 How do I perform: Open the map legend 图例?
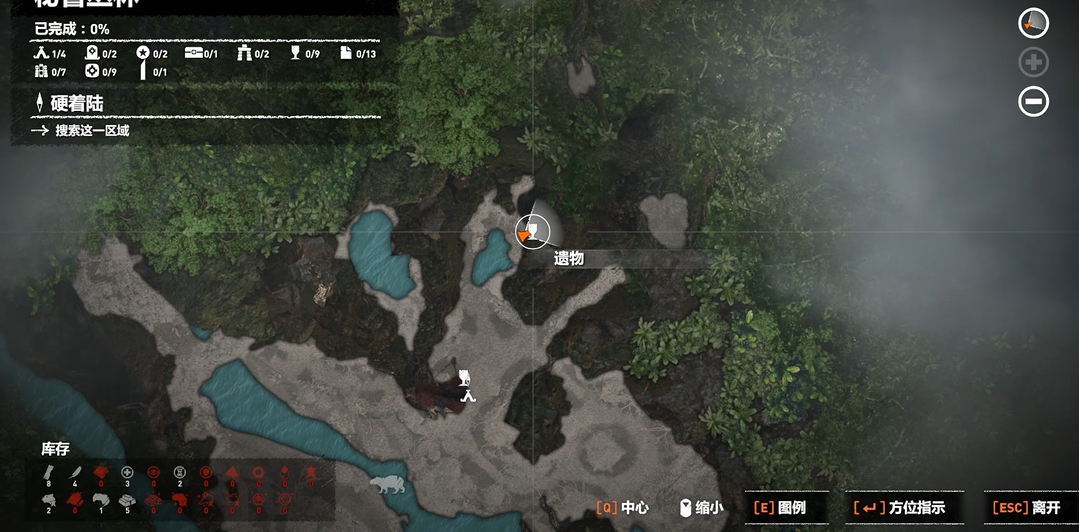coord(780,507)
